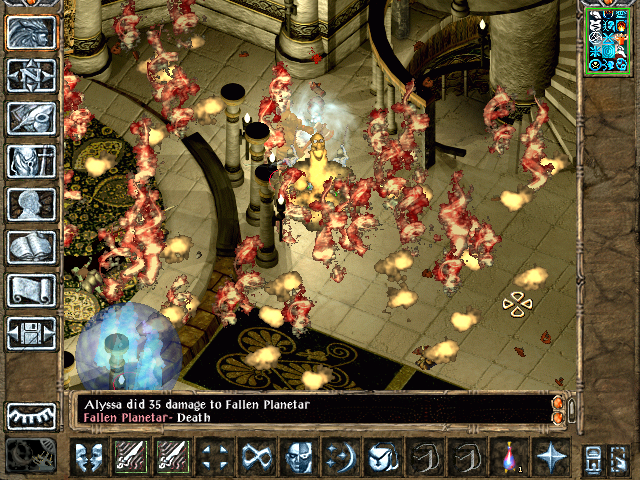
Task: Select the first sword weapon slot
Action: click(131, 457)
